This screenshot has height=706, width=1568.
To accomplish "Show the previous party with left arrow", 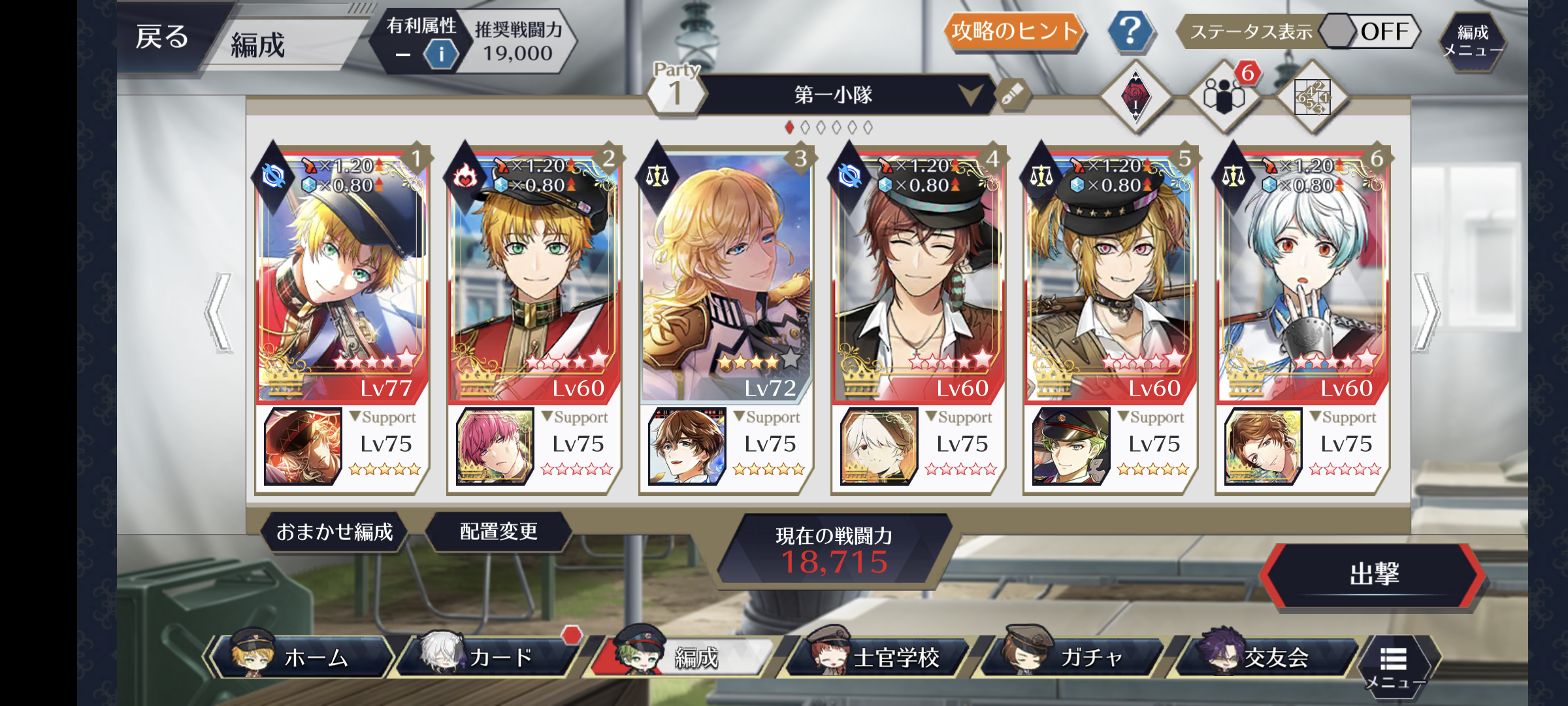I will pos(219,314).
